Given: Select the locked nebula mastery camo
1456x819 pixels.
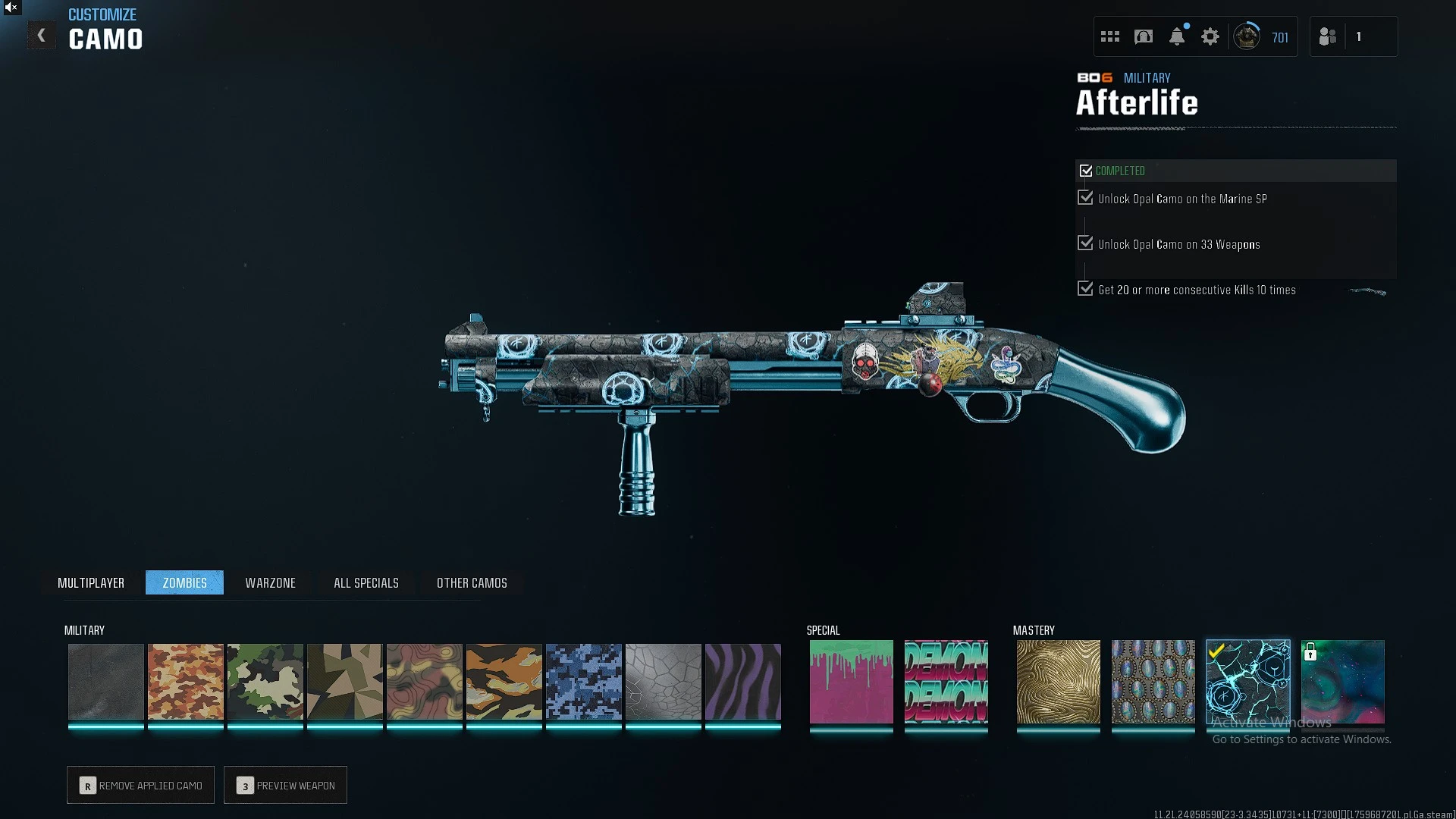Looking at the screenshot, I should [1343, 681].
